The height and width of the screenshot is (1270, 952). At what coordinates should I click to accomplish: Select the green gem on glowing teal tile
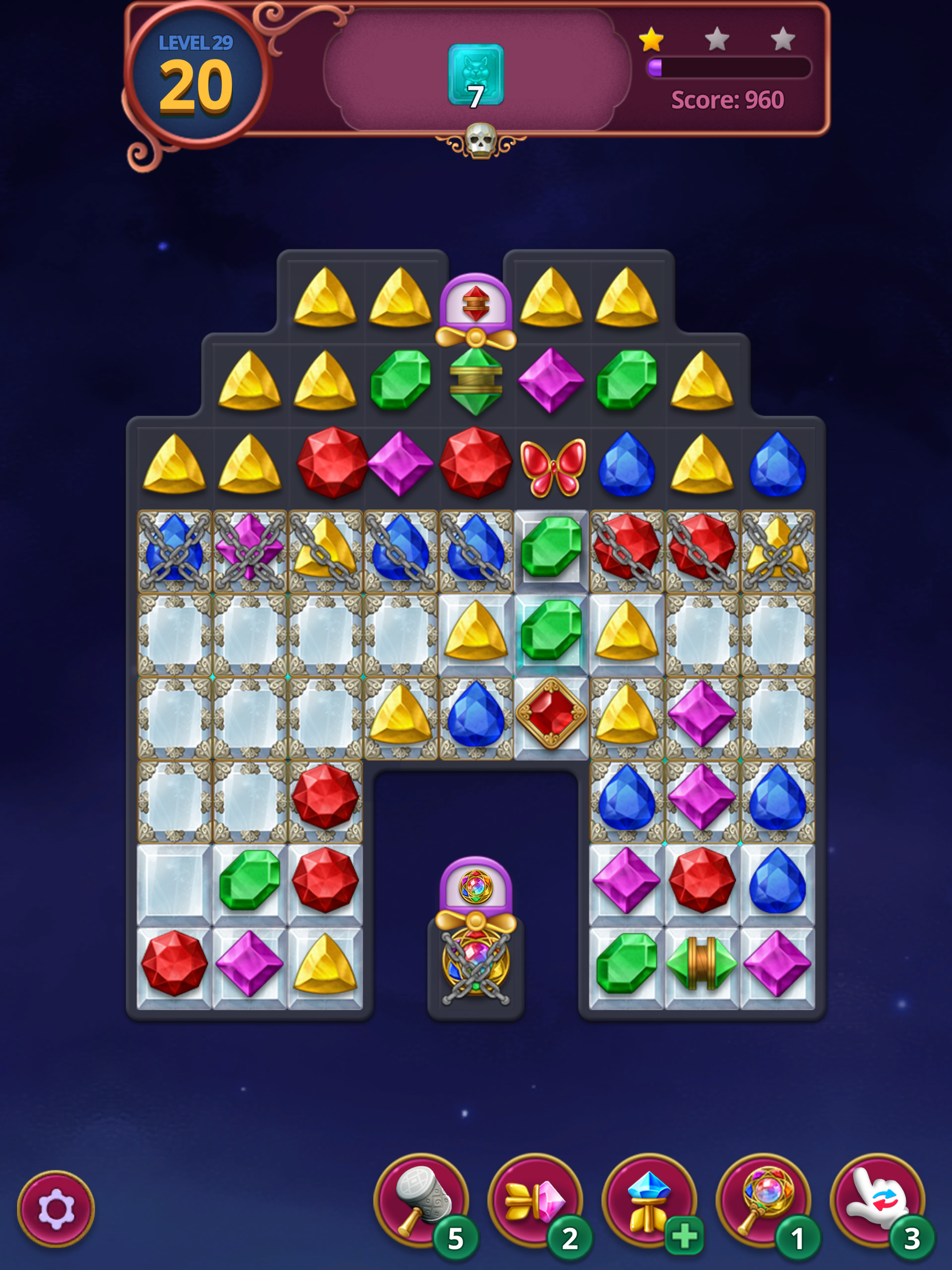point(551,630)
